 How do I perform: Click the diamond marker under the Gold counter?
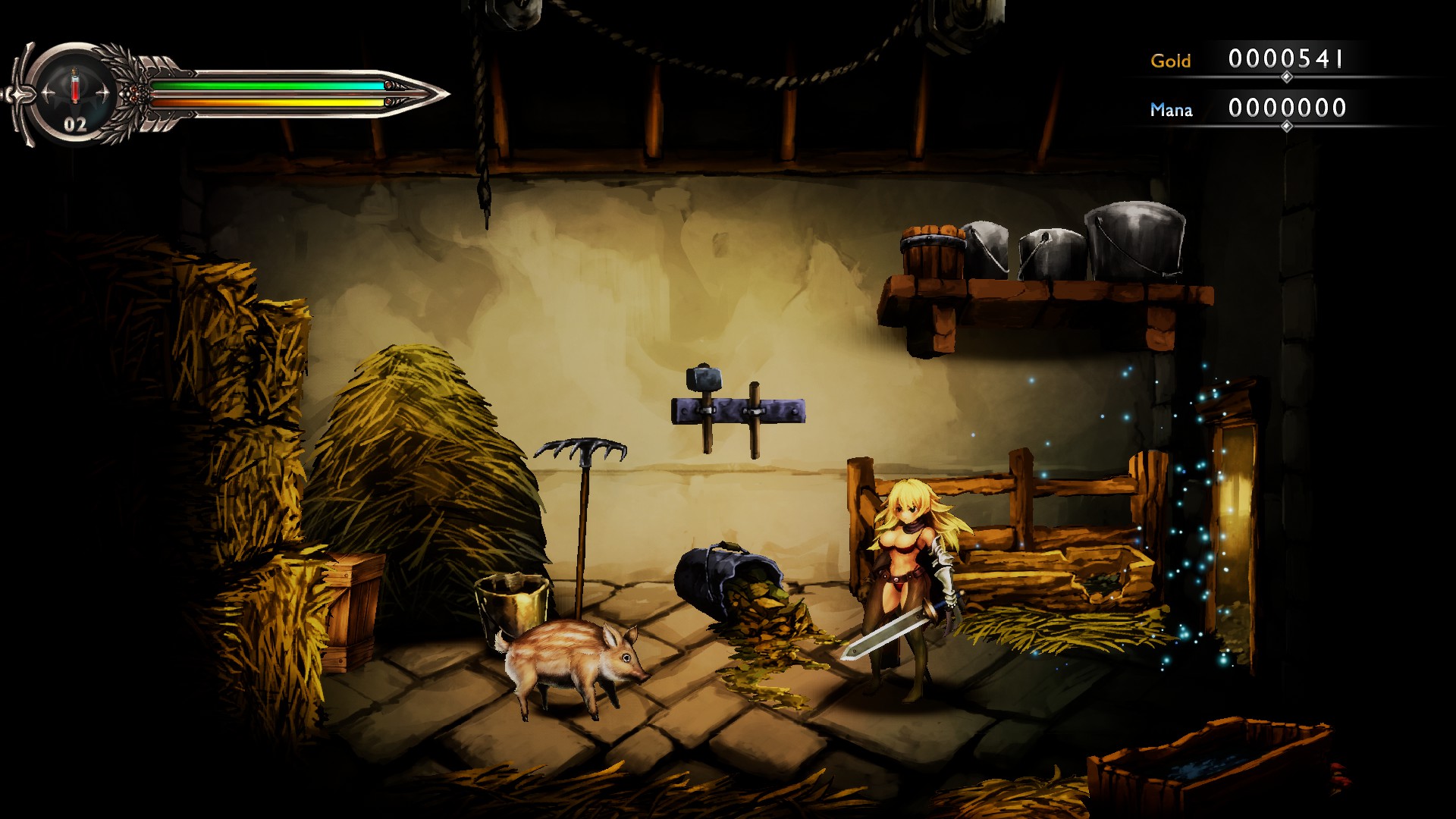[x=1285, y=76]
